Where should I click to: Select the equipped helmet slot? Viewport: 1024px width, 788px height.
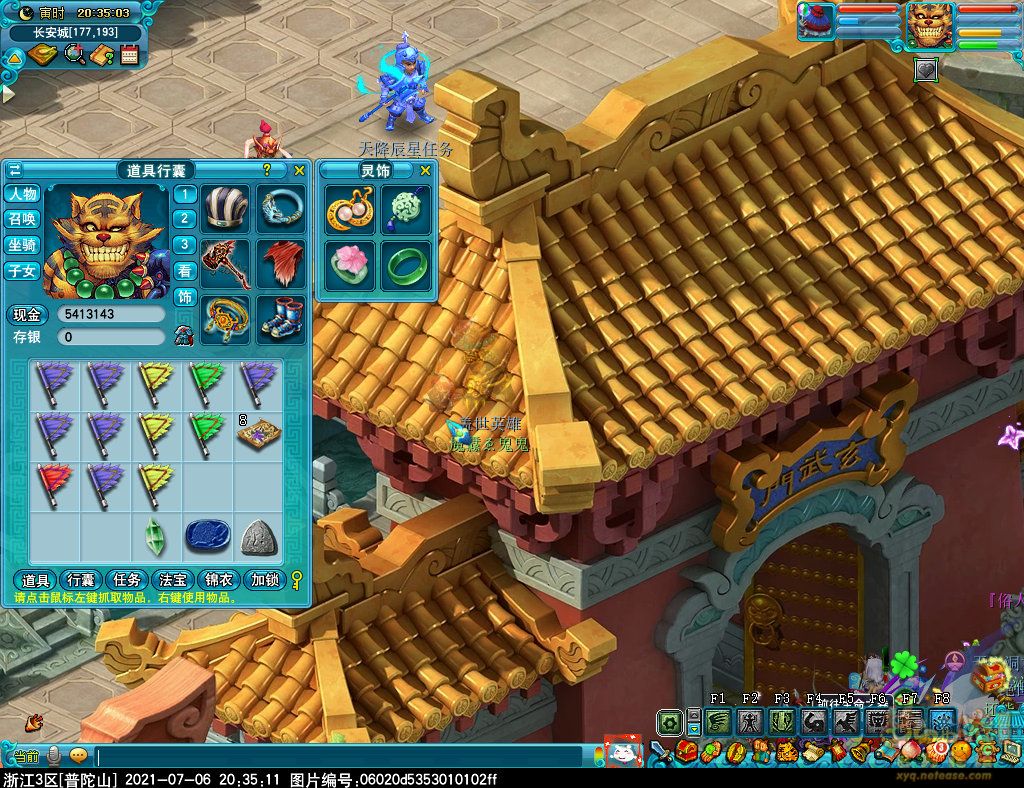point(226,210)
